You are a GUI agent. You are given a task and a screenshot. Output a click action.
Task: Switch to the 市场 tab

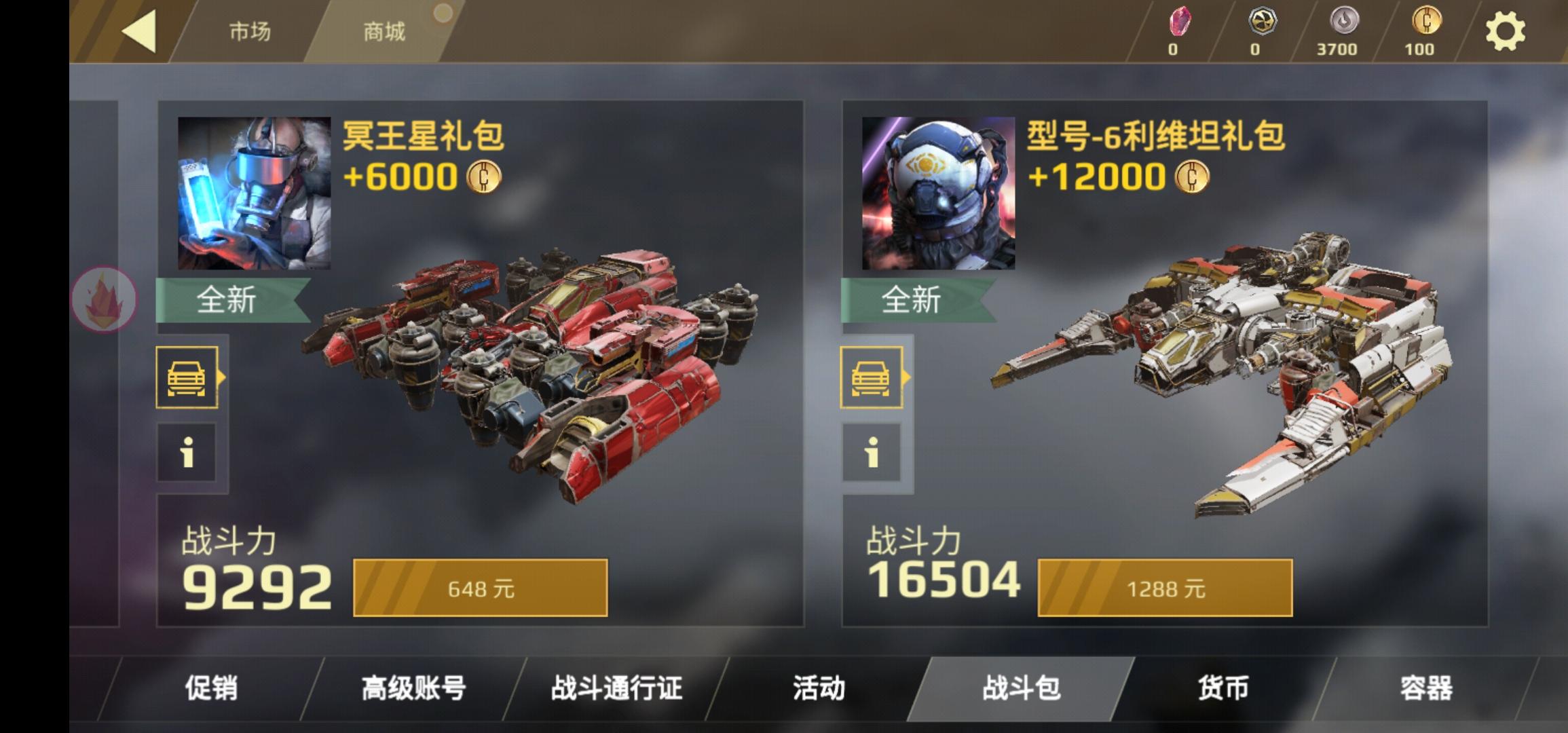[249, 32]
